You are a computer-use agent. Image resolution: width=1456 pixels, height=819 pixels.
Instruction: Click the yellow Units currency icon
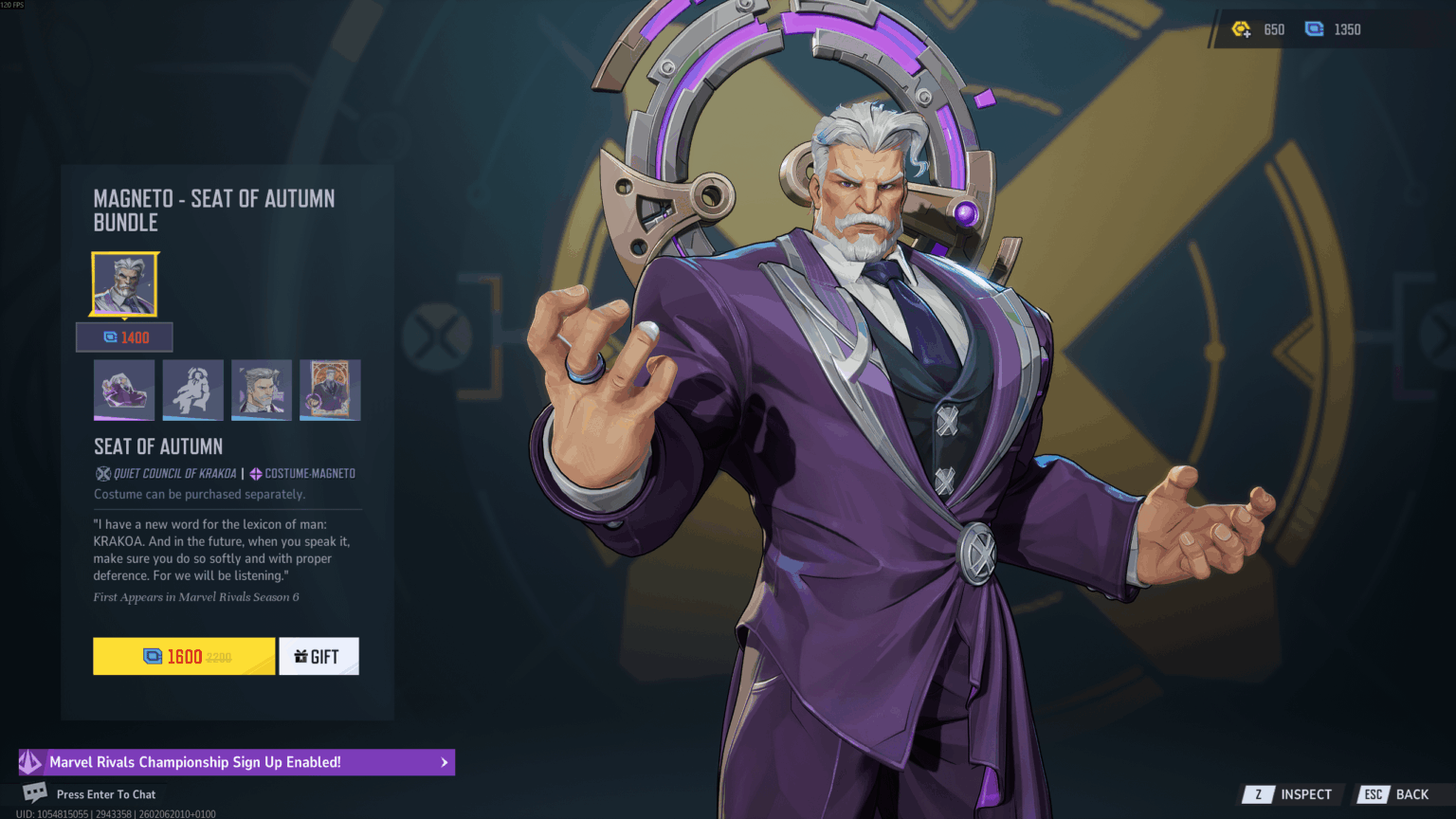pyautogui.click(x=1243, y=29)
